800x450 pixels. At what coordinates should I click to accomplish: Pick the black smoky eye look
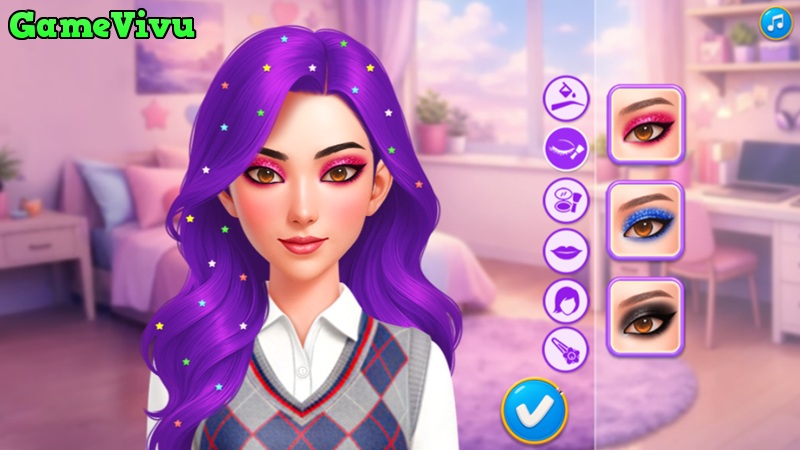pyautogui.click(x=645, y=316)
